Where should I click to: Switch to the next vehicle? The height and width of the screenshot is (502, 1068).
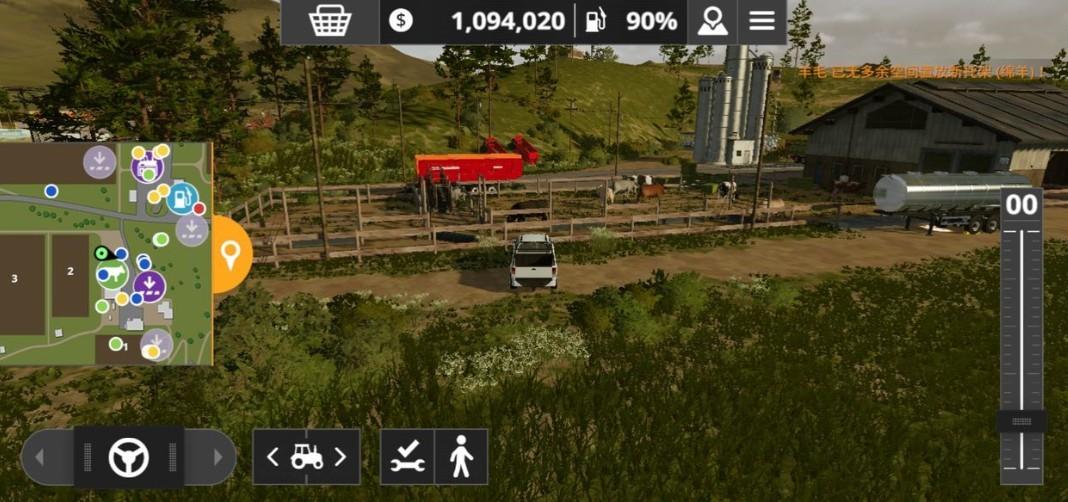[340, 457]
